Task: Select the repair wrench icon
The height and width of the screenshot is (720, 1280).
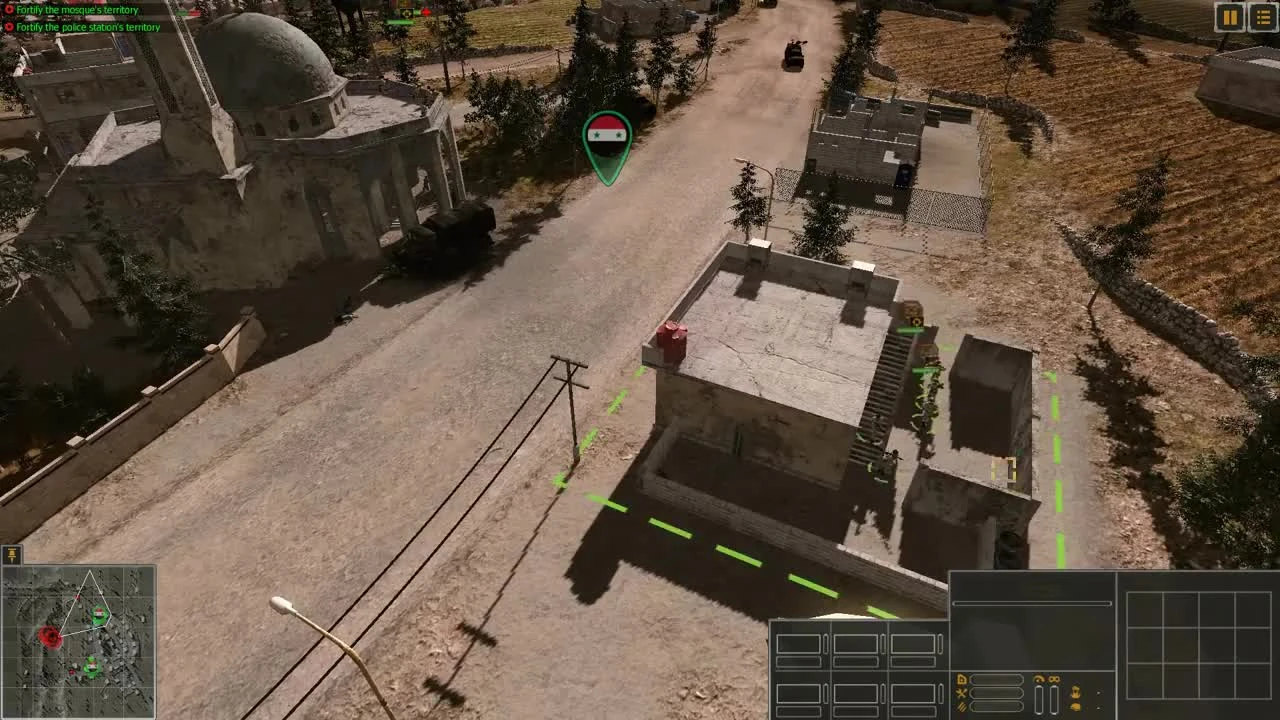Action: click(x=962, y=693)
